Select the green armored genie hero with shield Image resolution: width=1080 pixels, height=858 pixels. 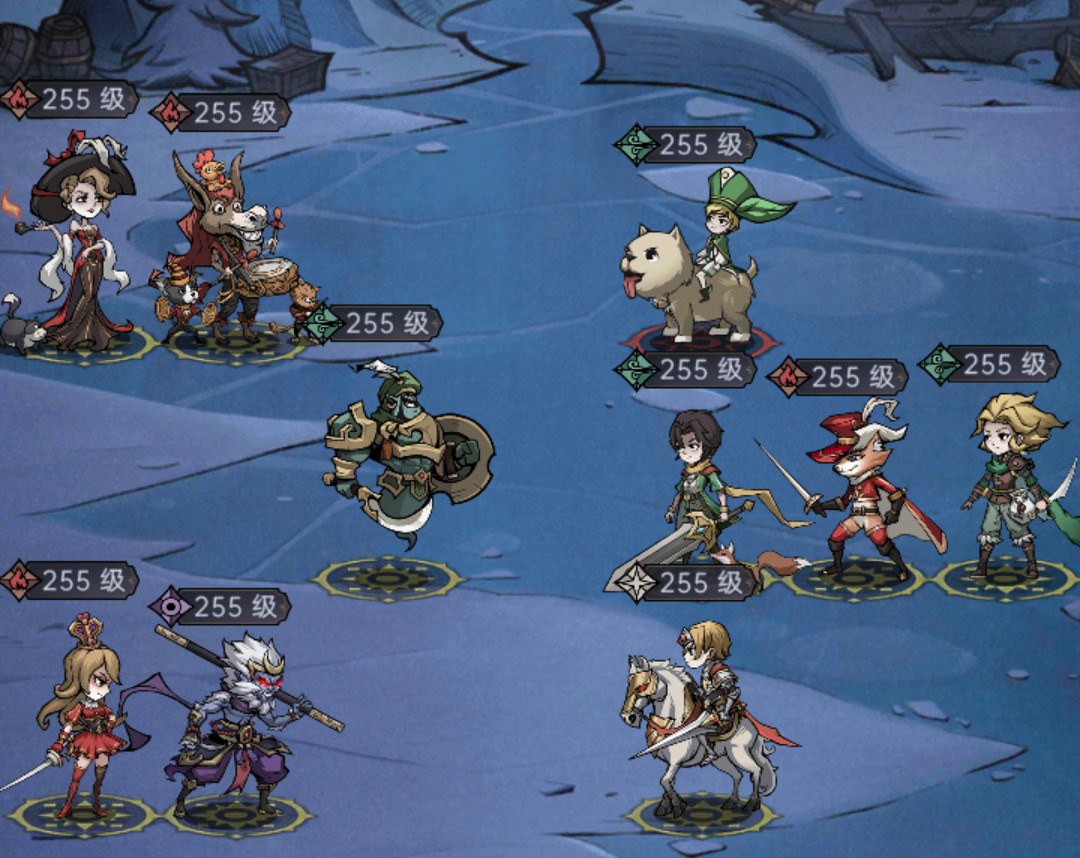pyautogui.click(x=405, y=455)
